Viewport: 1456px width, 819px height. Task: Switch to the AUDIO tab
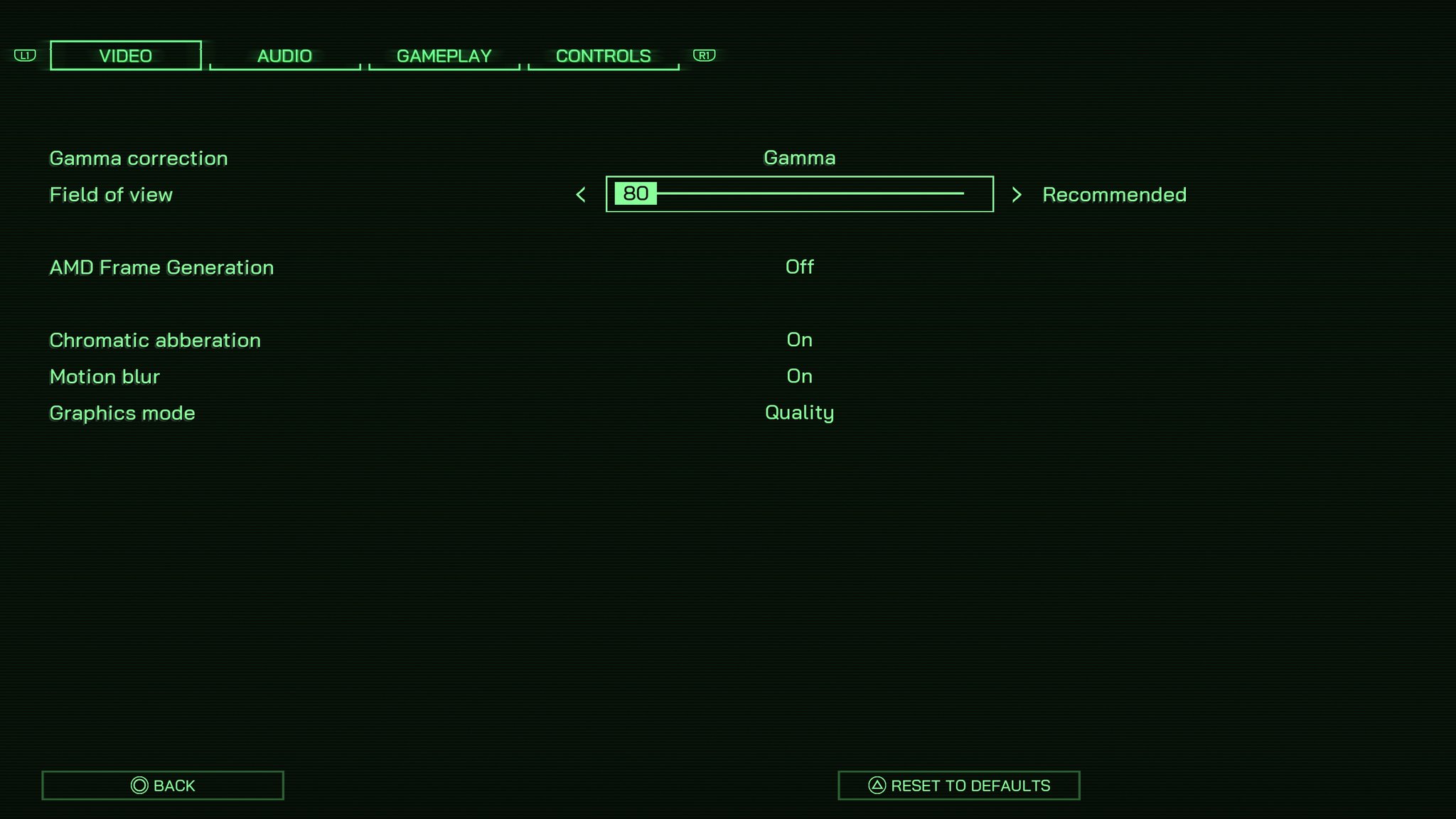[284, 55]
